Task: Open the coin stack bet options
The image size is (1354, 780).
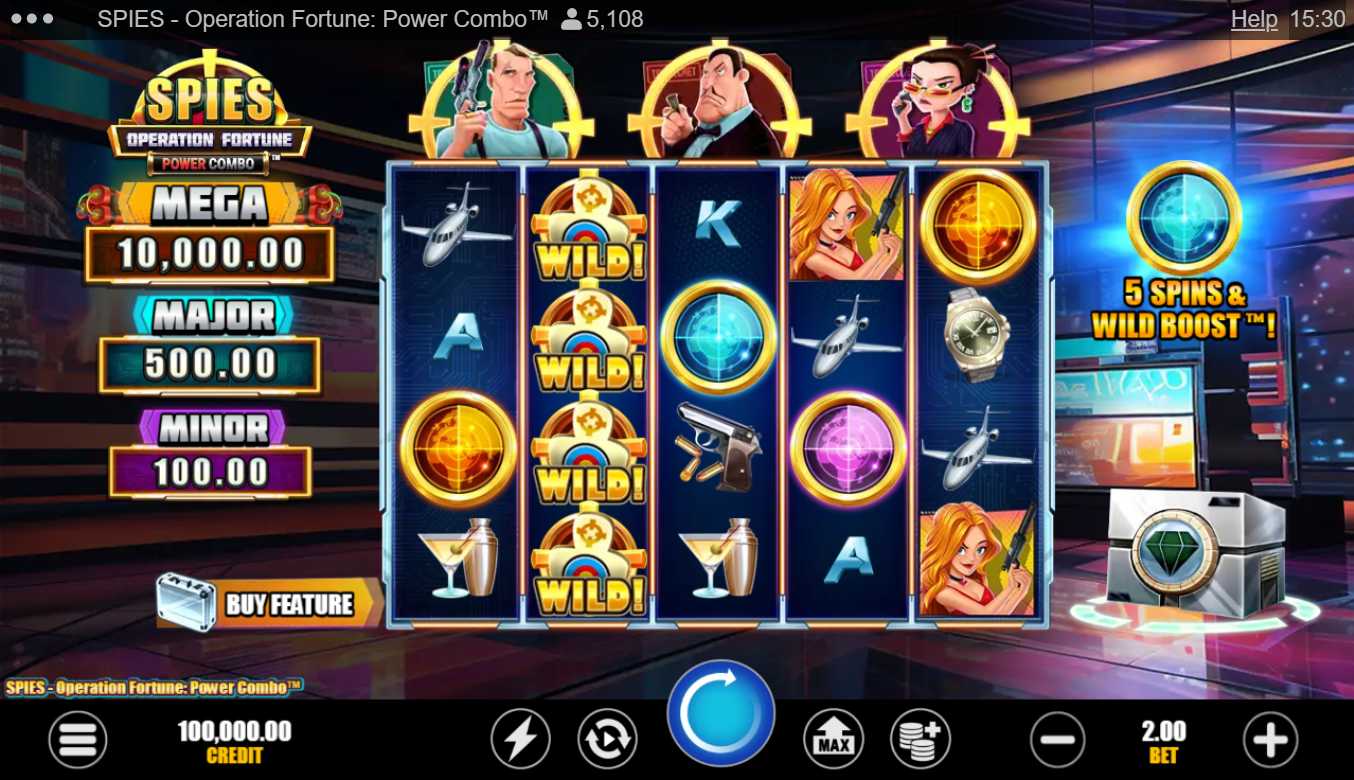Action: coord(920,741)
